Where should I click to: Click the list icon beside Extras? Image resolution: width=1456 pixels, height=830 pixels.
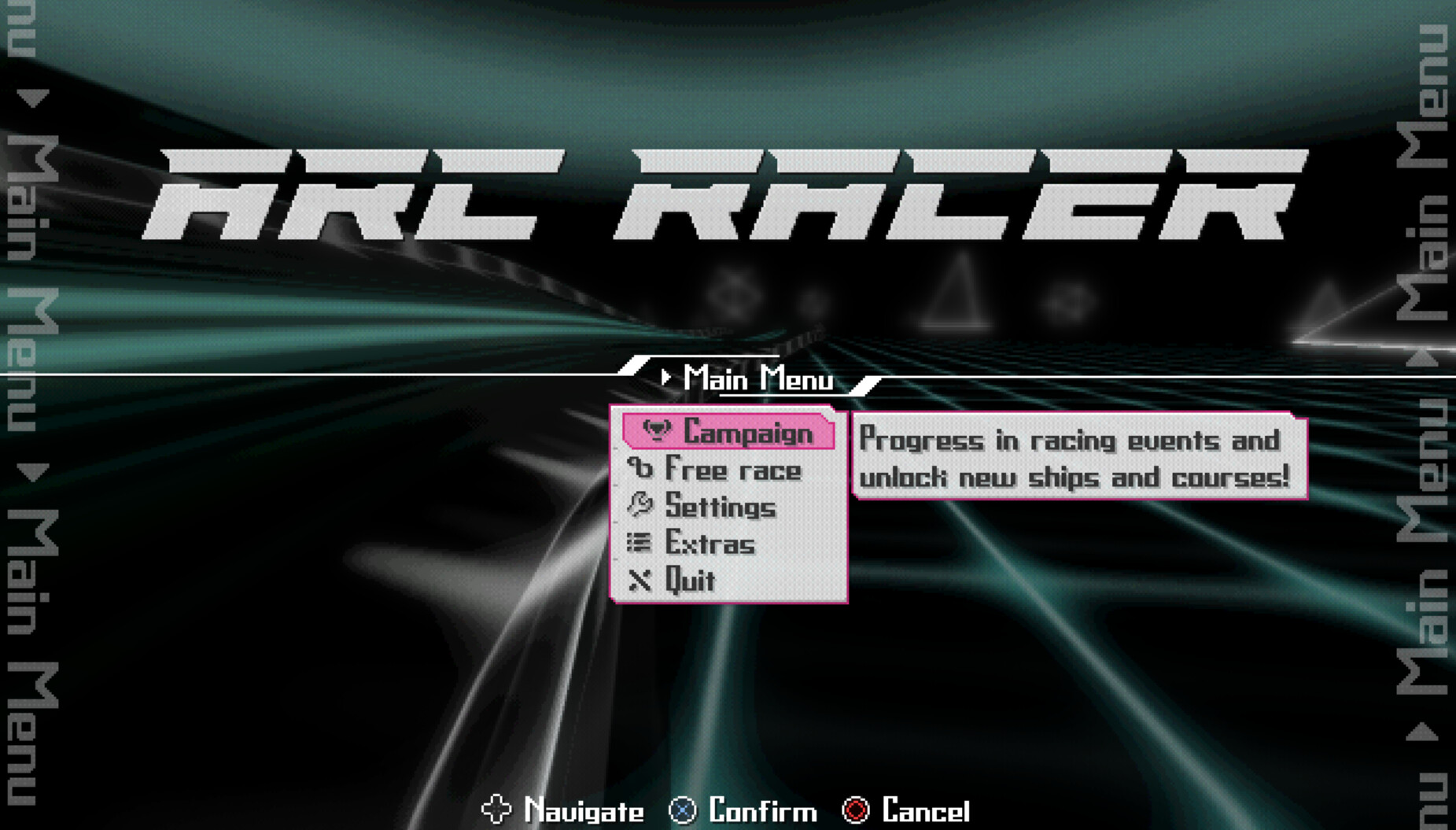click(640, 543)
